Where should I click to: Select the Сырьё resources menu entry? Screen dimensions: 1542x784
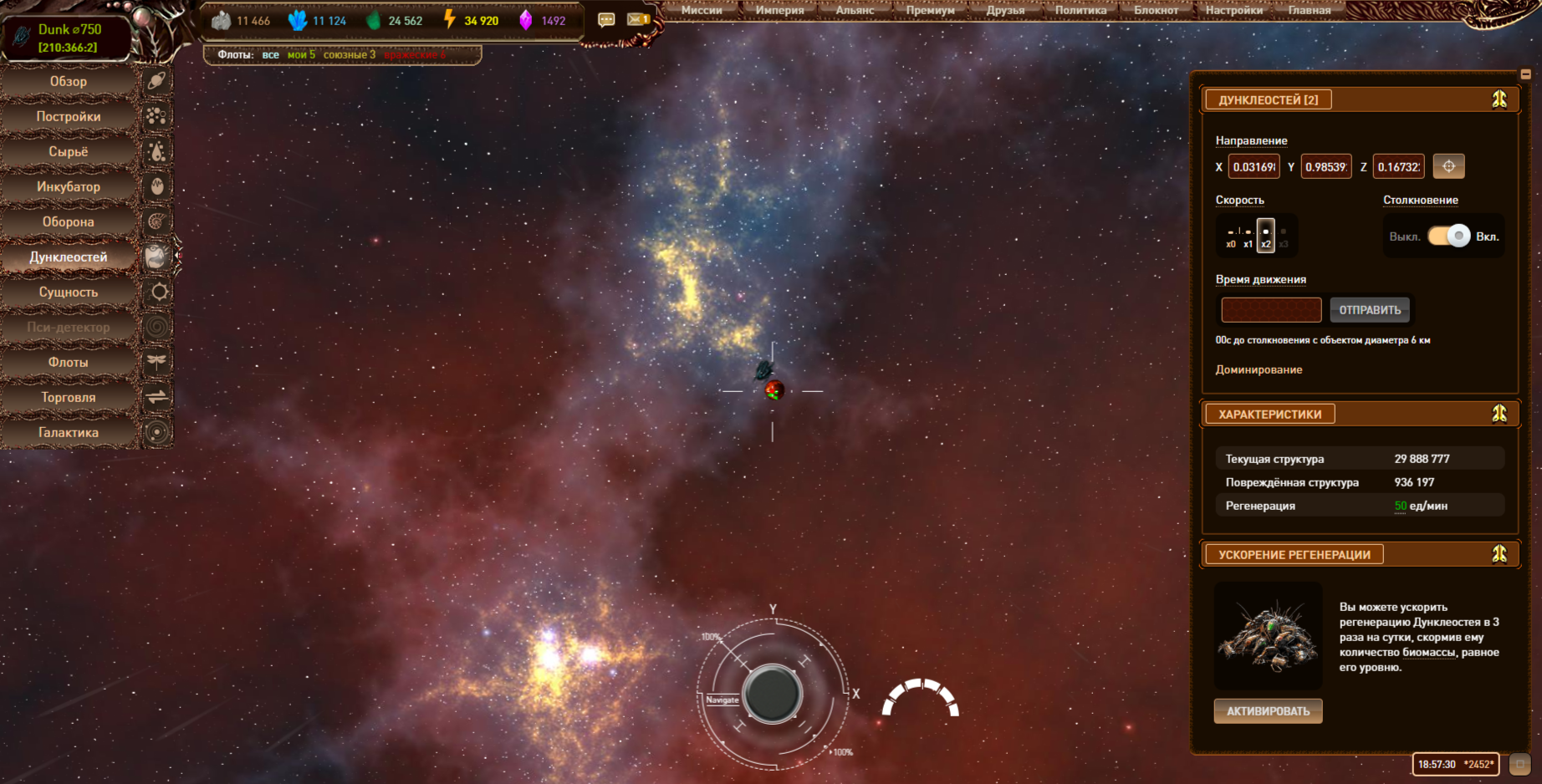[x=69, y=151]
